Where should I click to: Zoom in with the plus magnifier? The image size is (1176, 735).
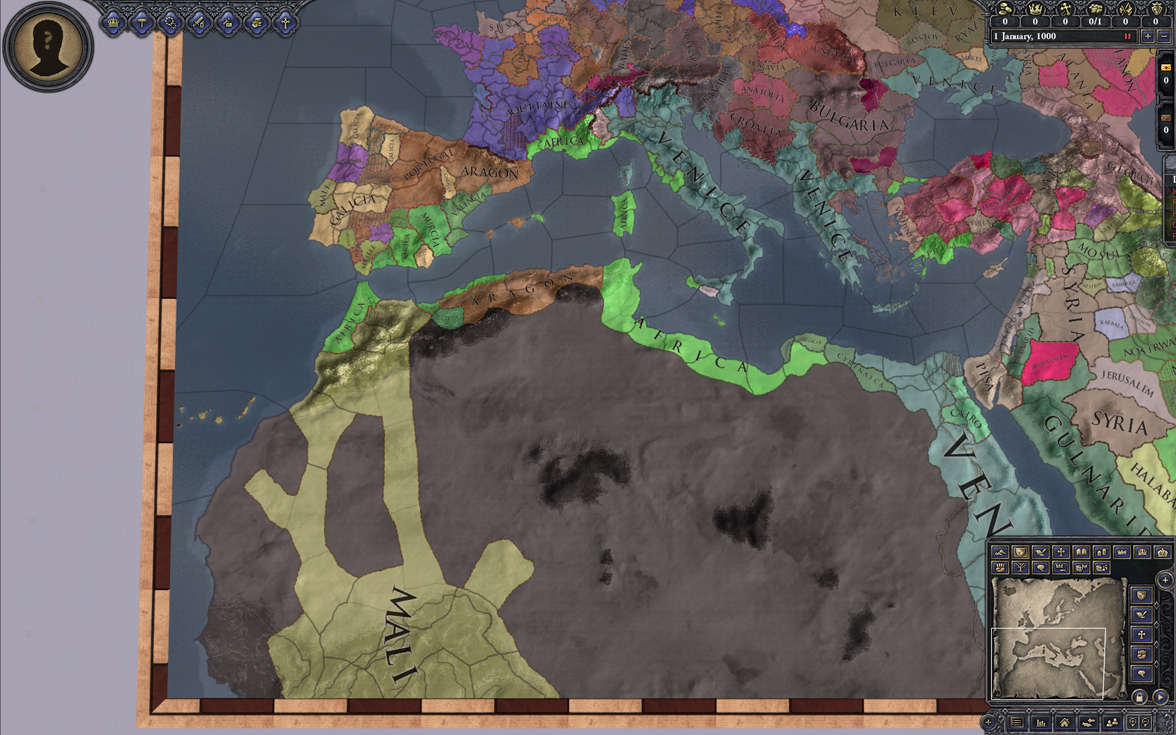click(1134, 722)
